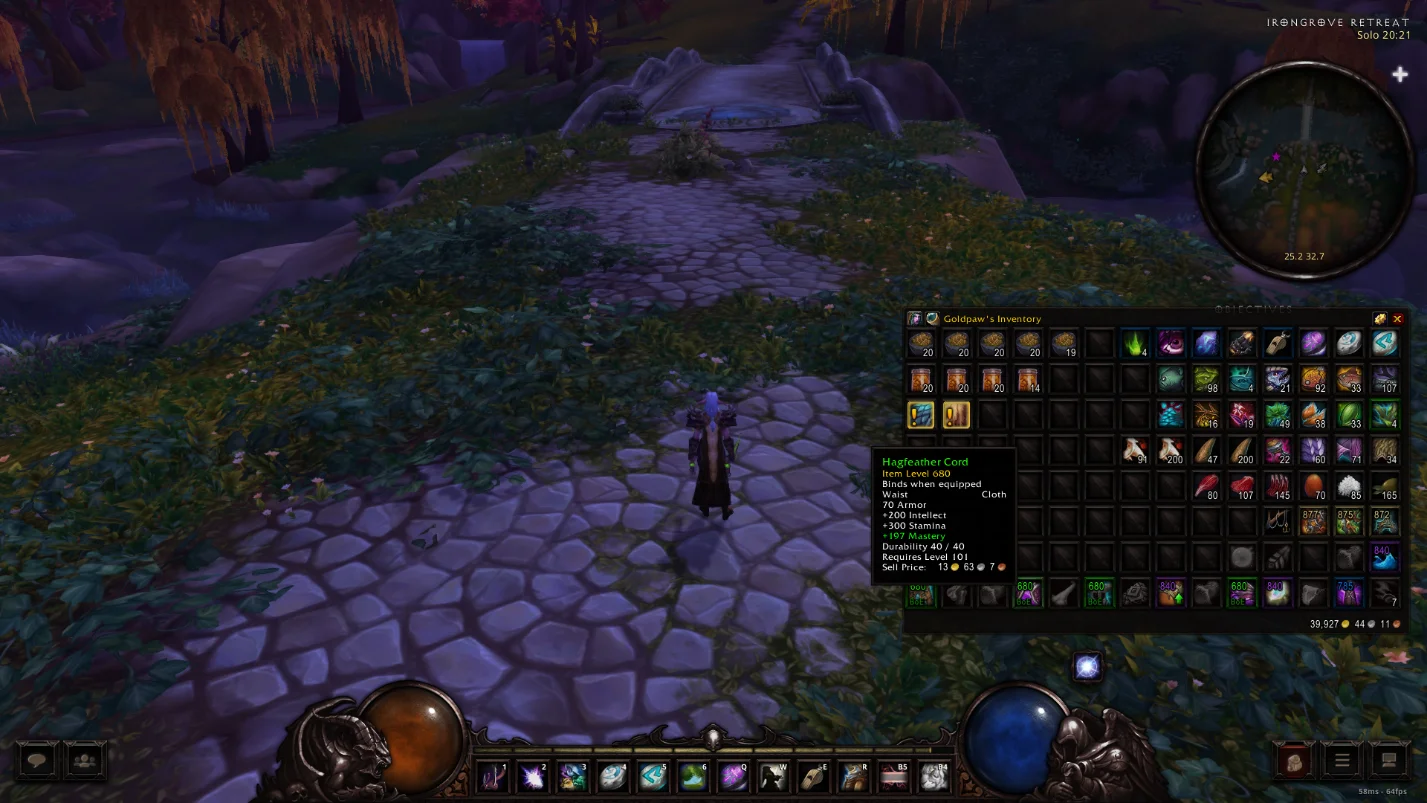
Task: Toggle the chat bubble panel
Action: tap(36, 760)
